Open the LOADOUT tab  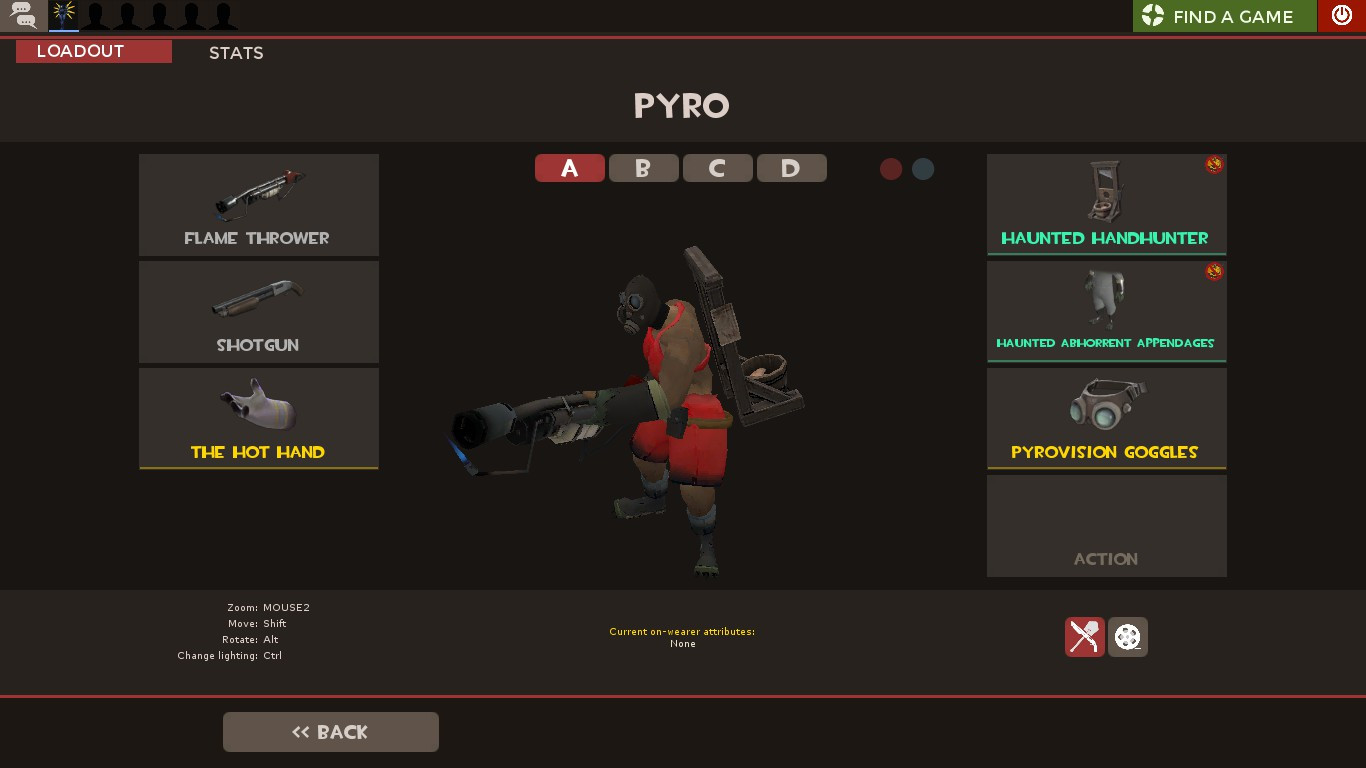93,51
